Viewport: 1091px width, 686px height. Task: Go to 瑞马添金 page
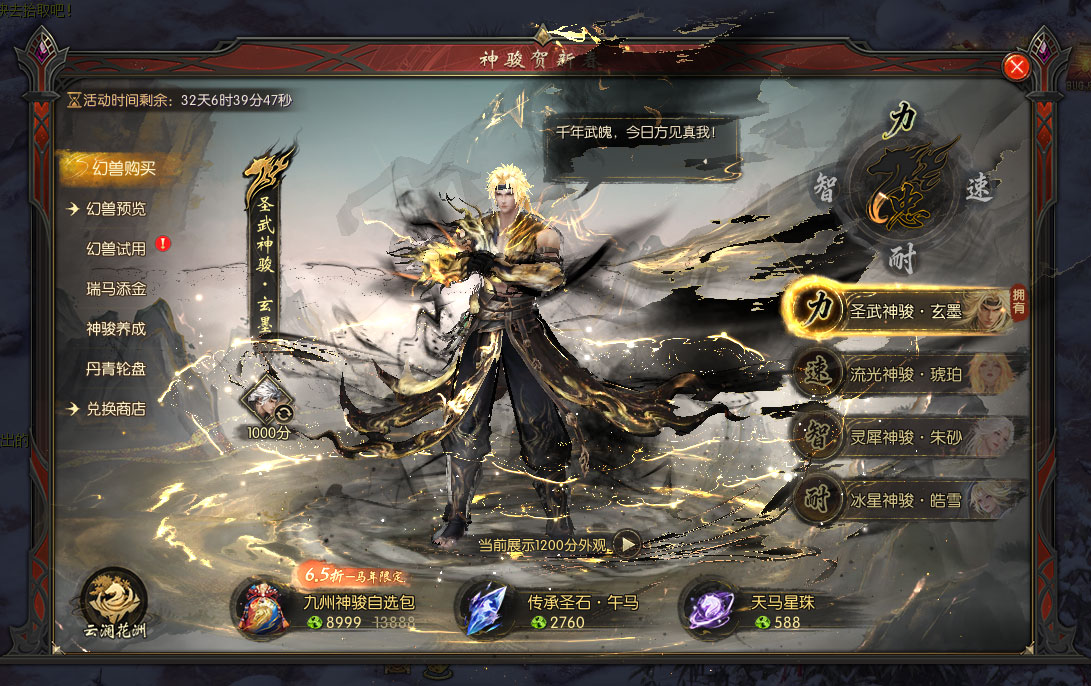116,288
